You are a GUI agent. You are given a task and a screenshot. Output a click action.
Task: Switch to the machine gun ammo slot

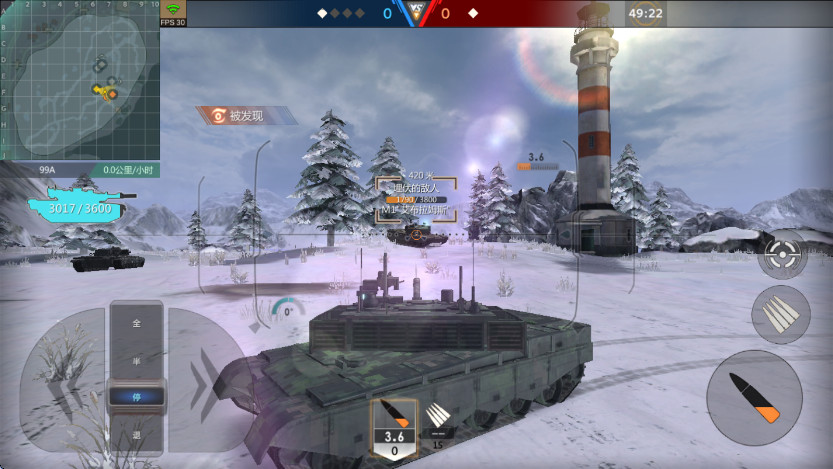click(437, 420)
